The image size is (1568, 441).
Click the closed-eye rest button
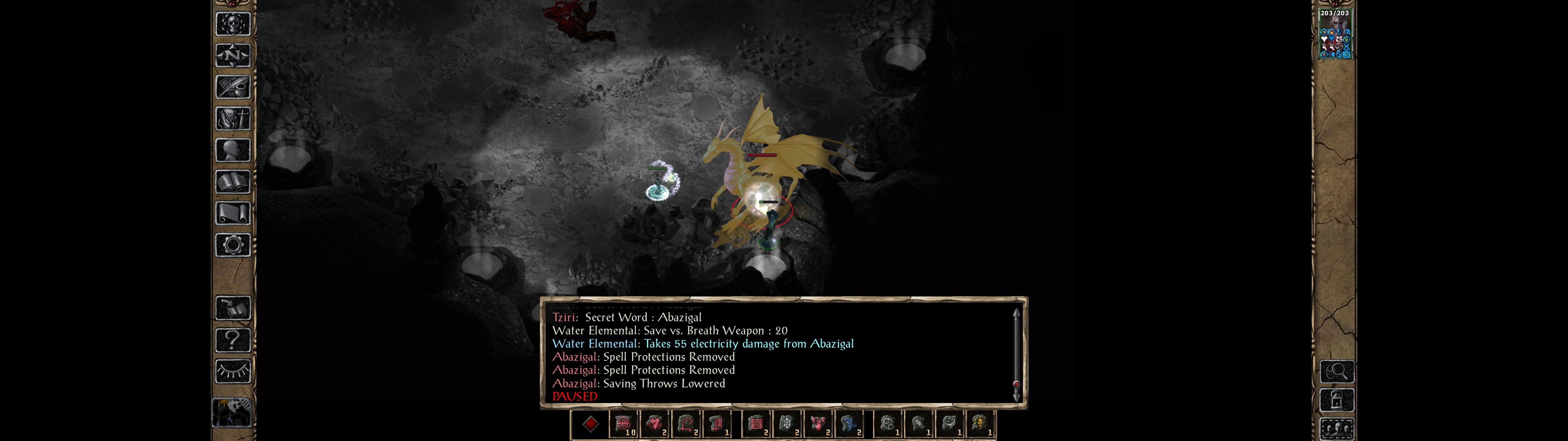pyautogui.click(x=233, y=371)
